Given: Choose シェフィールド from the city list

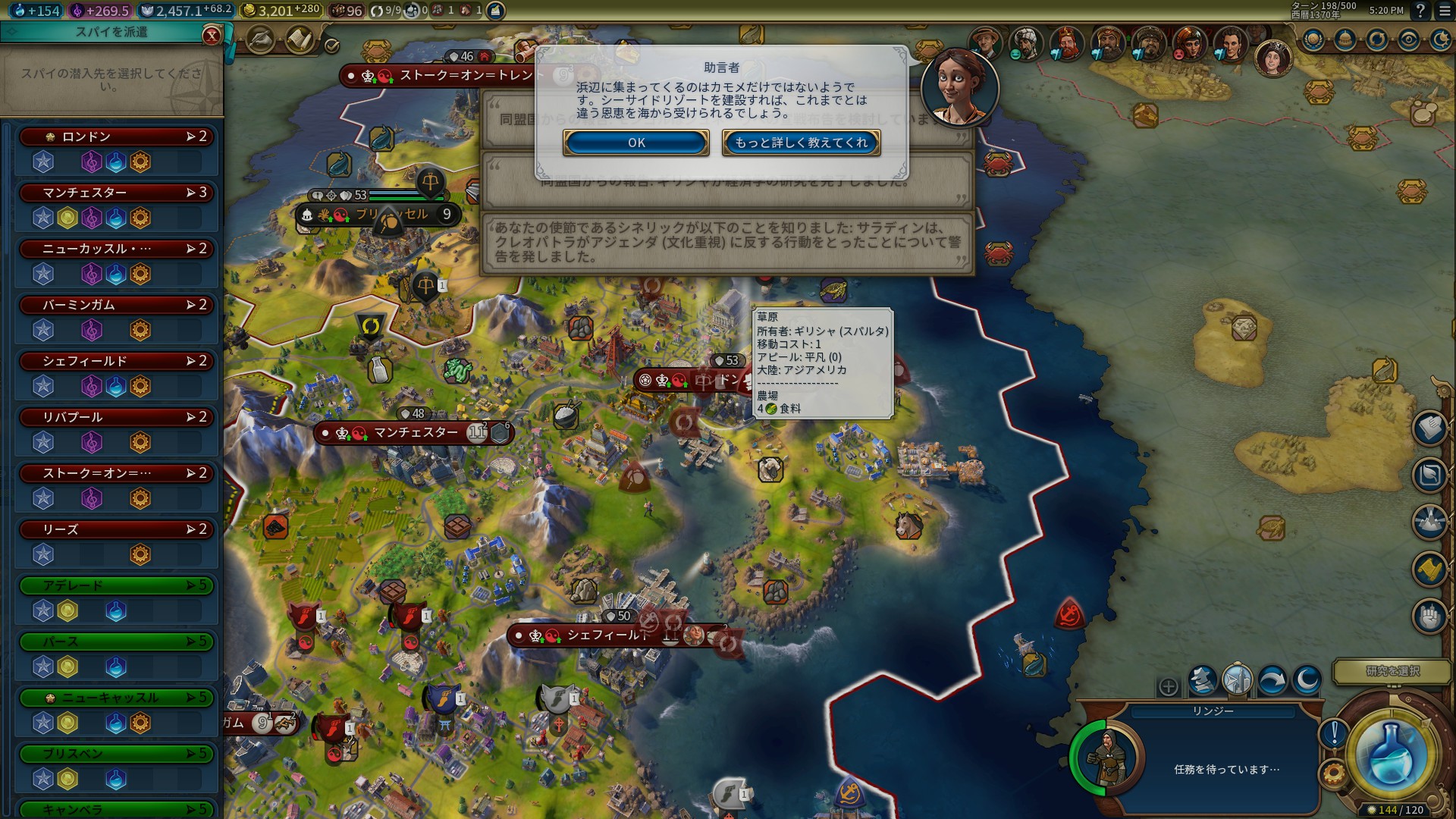Looking at the screenshot, I should coord(118,361).
